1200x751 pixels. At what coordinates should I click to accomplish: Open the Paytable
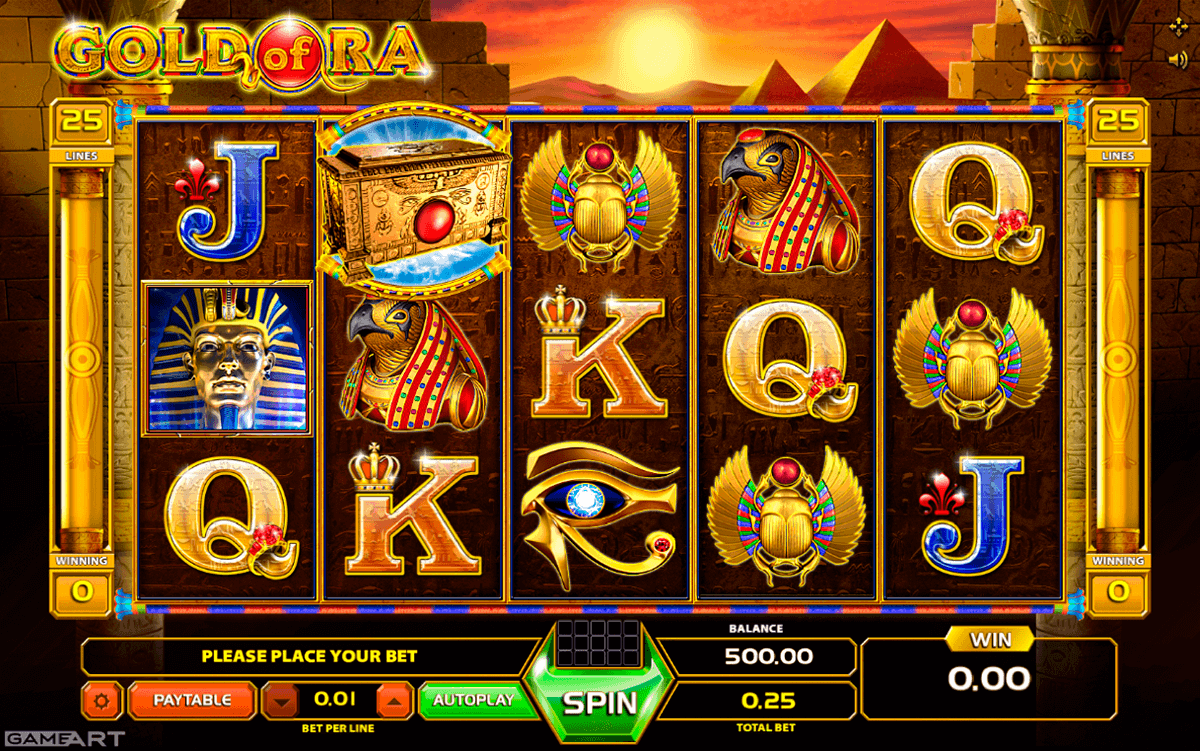[191, 700]
